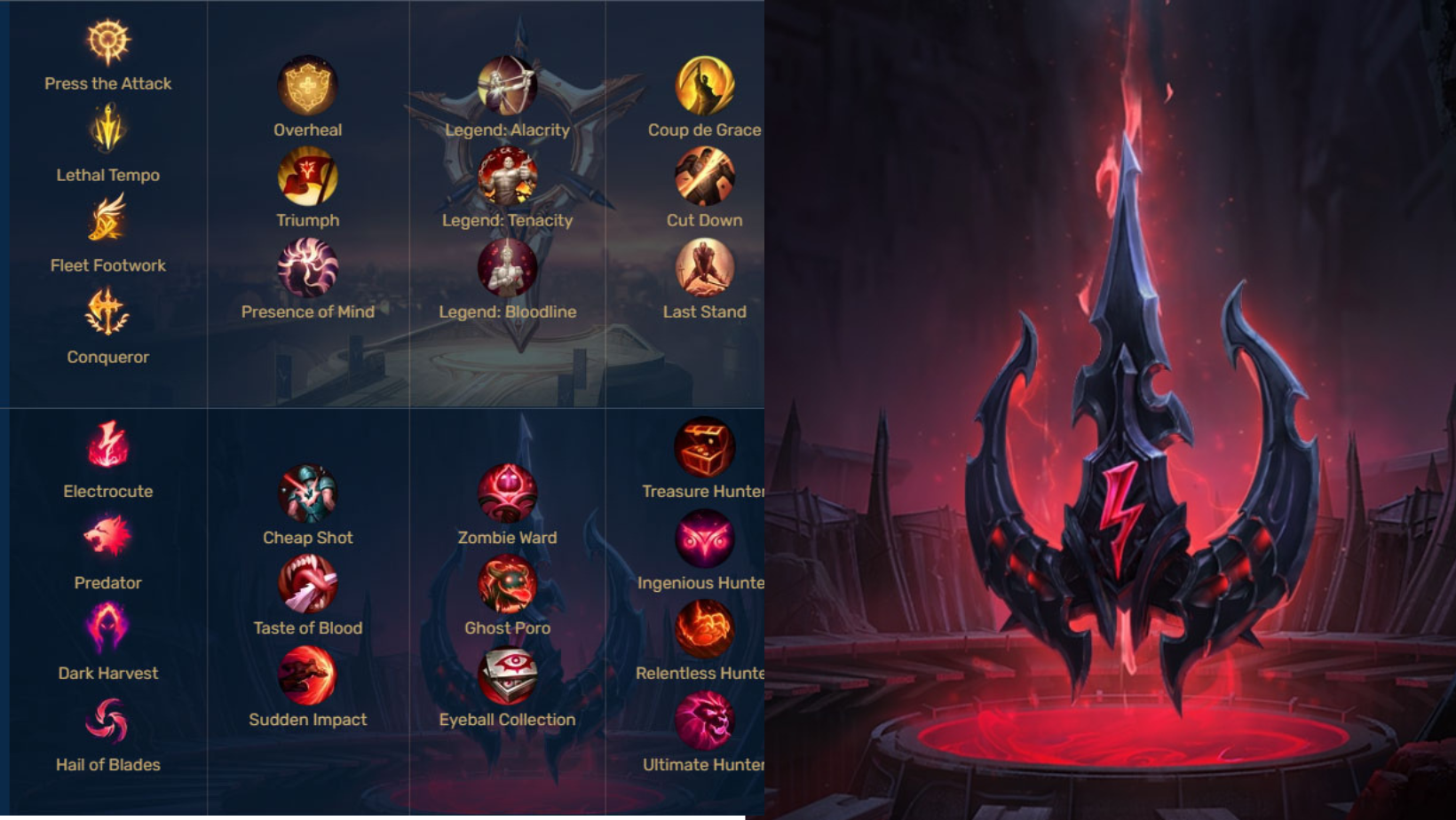Pick the Last Stand rune

coord(704,268)
